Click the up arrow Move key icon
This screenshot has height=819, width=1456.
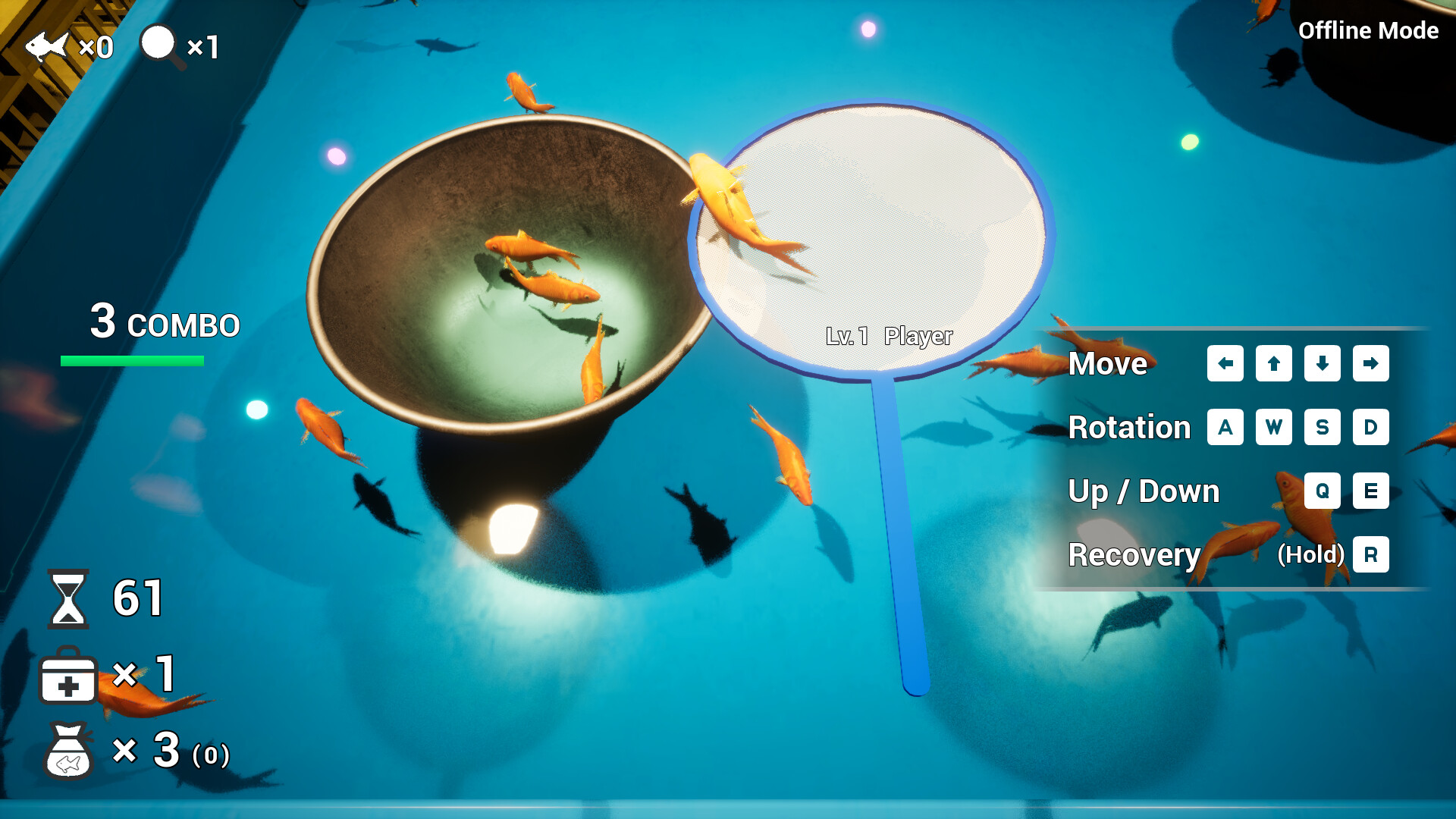(1273, 364)
